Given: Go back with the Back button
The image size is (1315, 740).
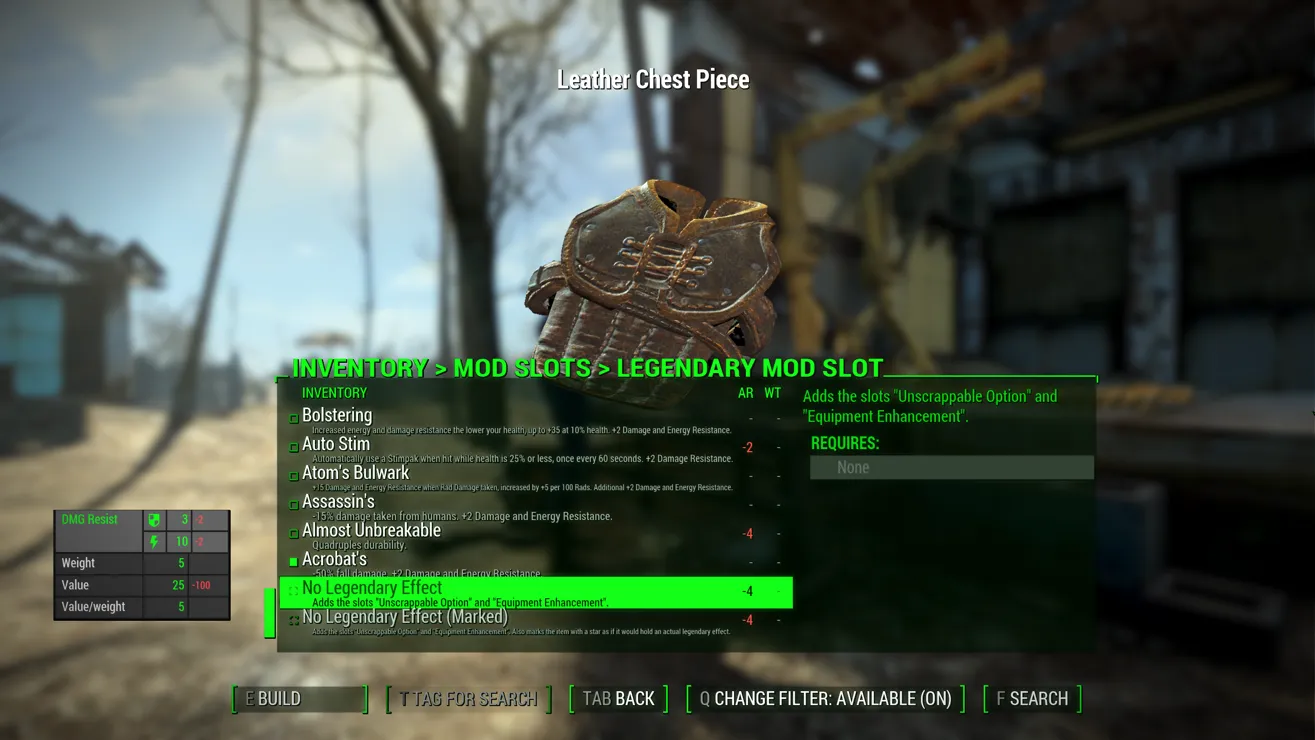Looking at the screenshot, I should point(619,699).
